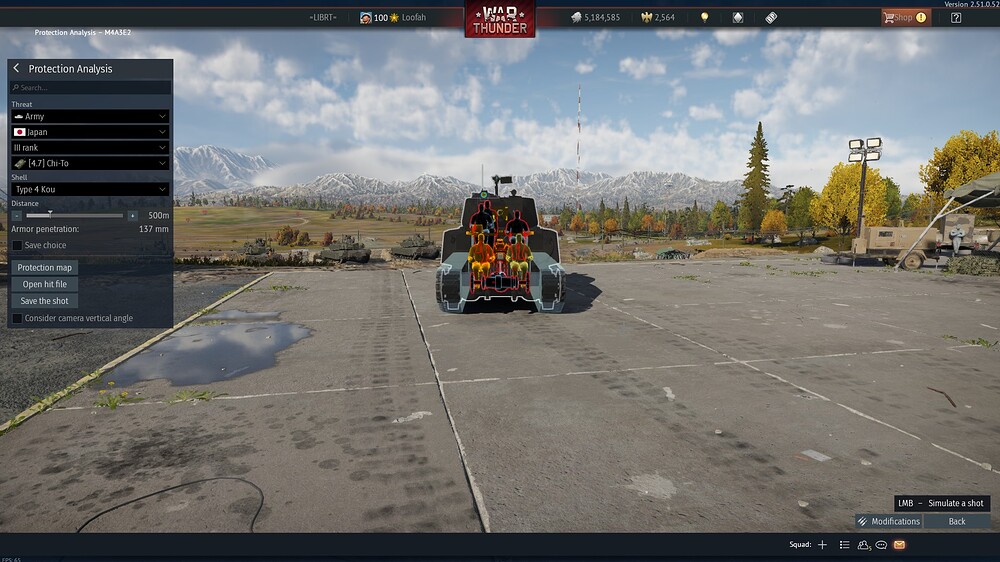Add a squad member with plus icon
Screen dimensions: 1000x562
822,545
